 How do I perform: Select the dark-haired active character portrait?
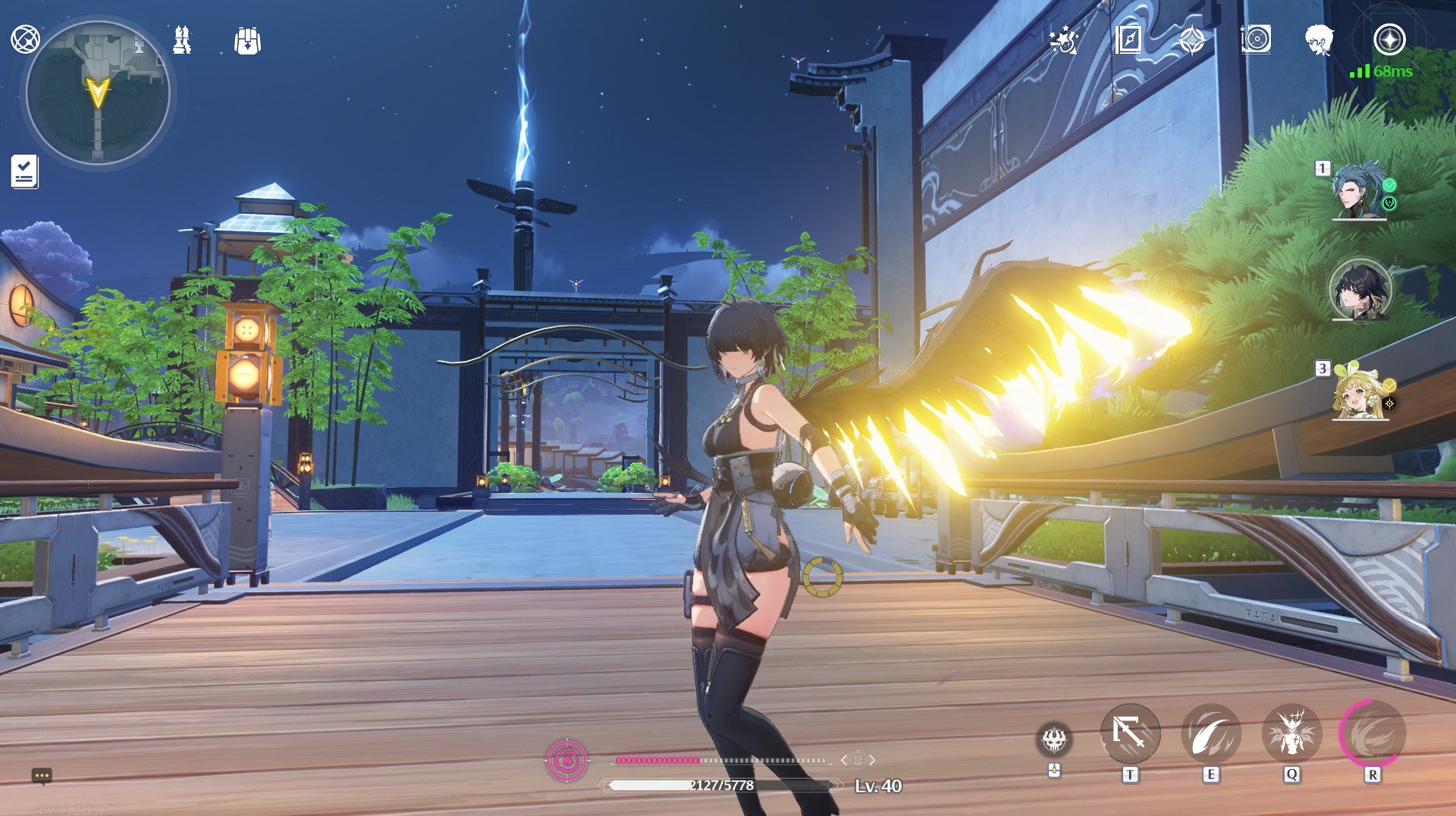[x=1360, y=290]
